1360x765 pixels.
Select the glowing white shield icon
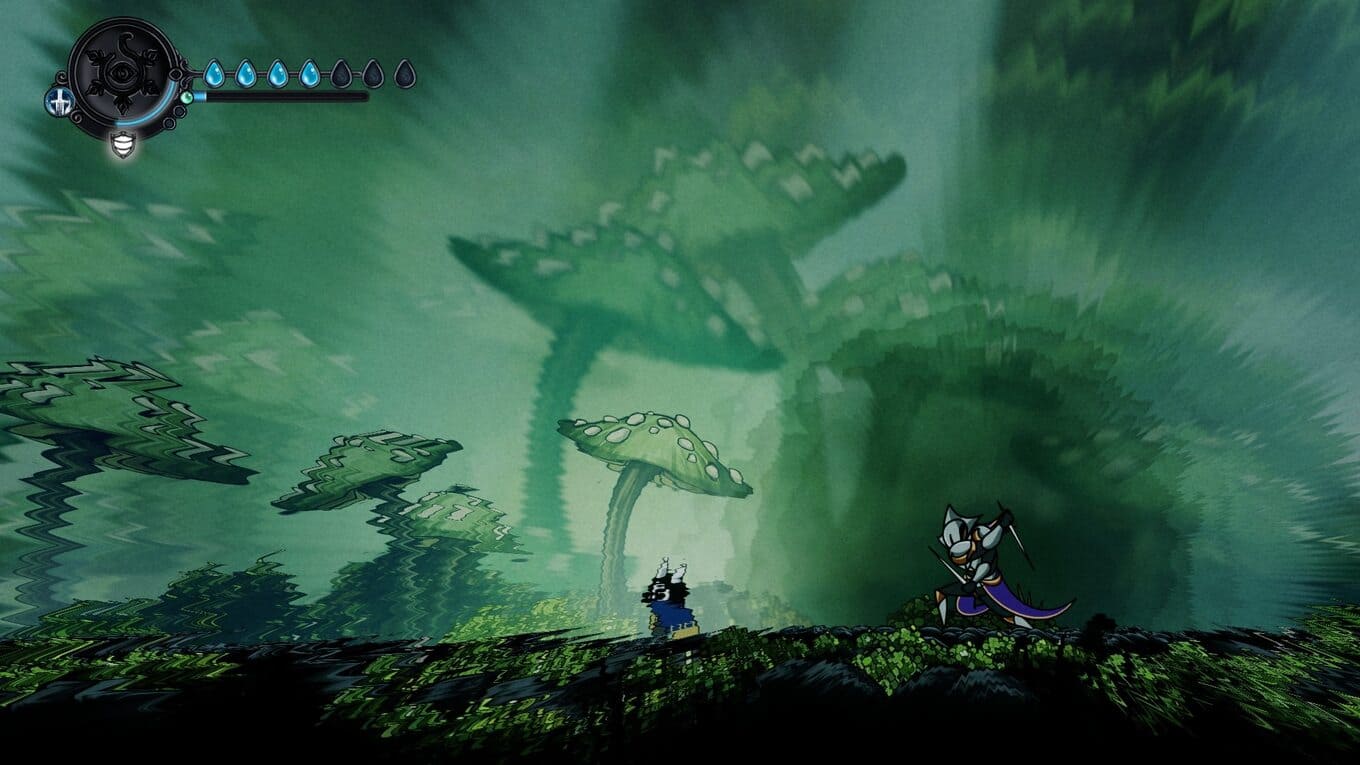coord(123,145)
